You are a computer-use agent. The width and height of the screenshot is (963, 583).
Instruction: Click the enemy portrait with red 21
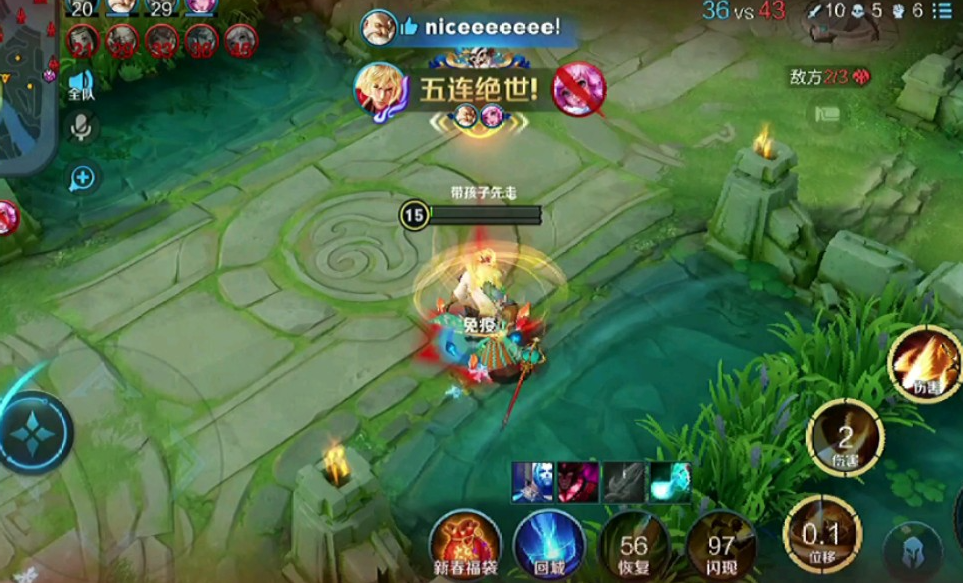(x=82, y=42)
